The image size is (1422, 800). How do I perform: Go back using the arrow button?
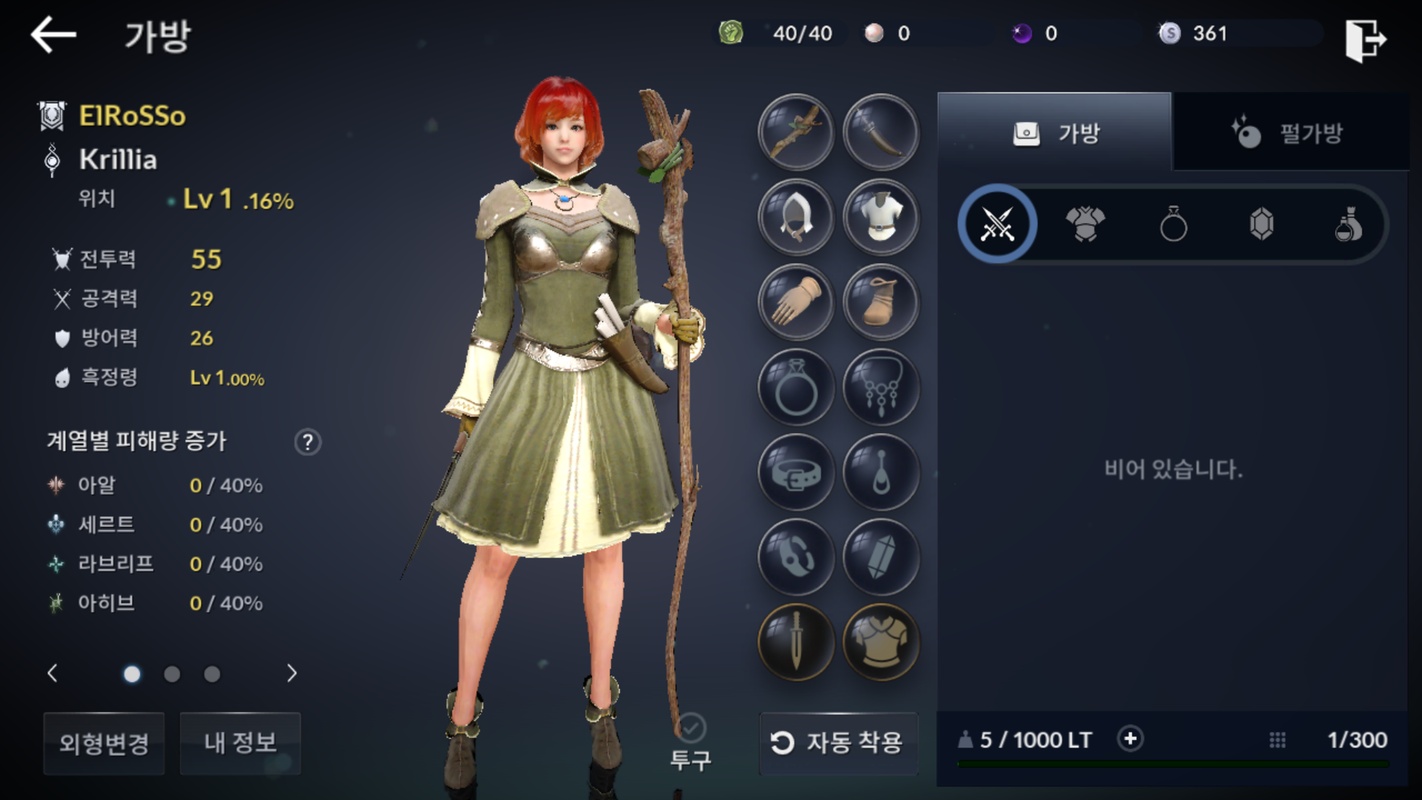[x=53, y=36]
